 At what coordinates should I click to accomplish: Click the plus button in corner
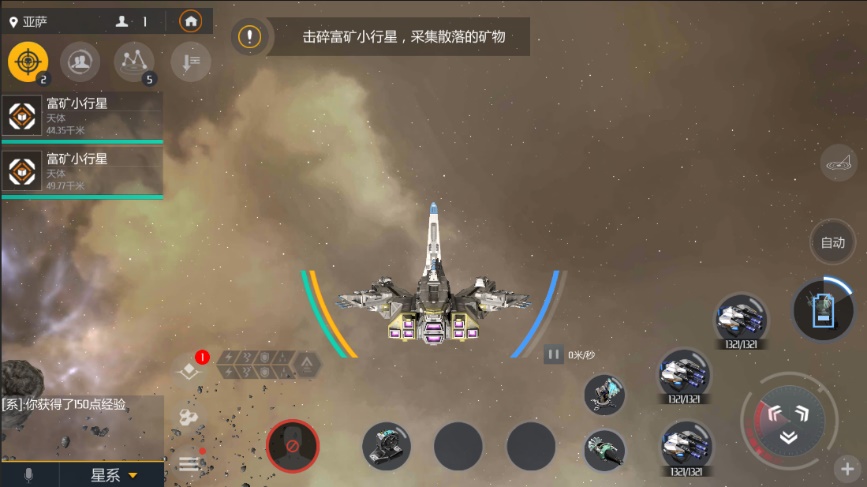coord(847,468)
